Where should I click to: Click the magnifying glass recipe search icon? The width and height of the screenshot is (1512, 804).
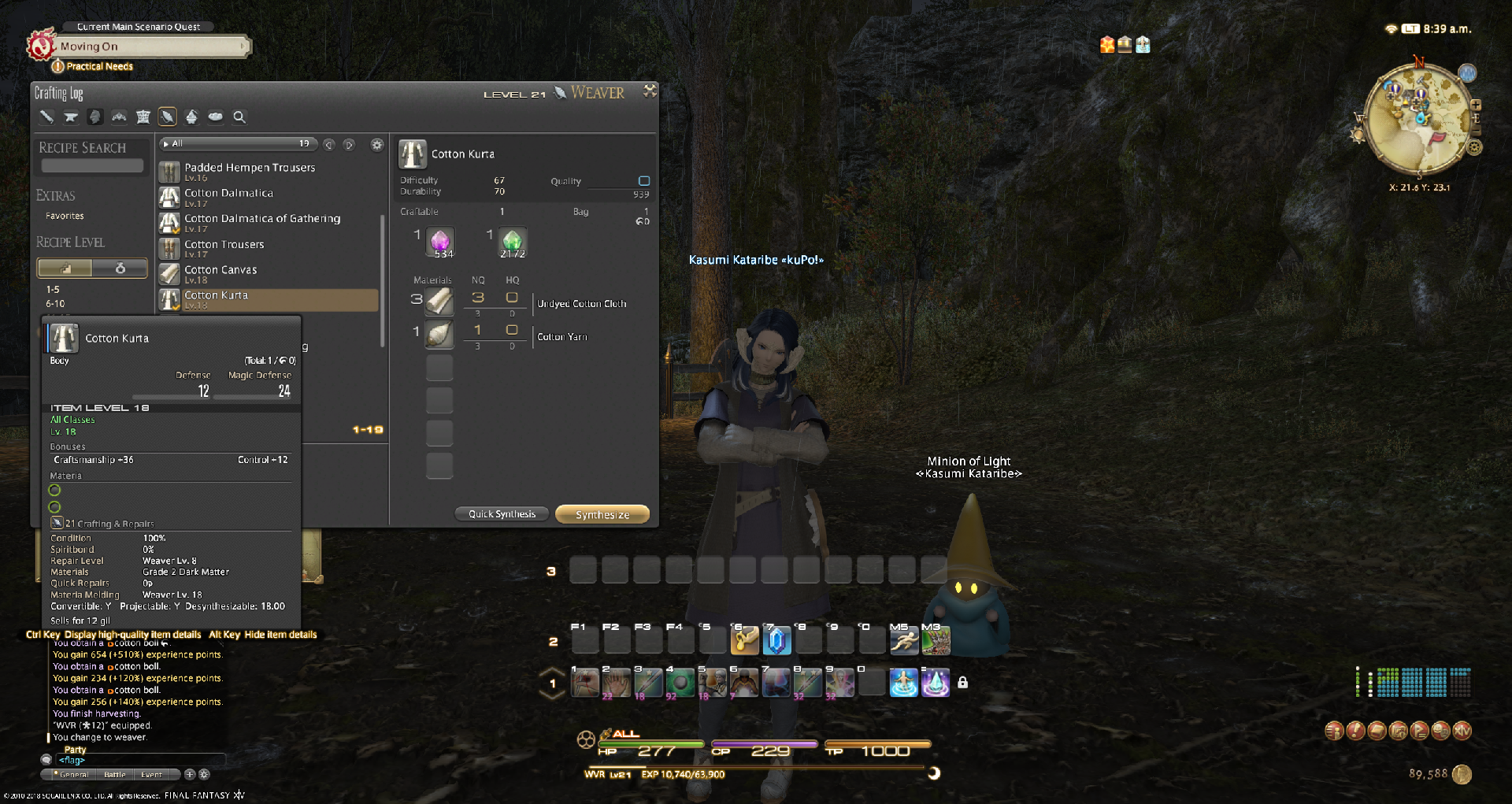click(x=239, y=117)
